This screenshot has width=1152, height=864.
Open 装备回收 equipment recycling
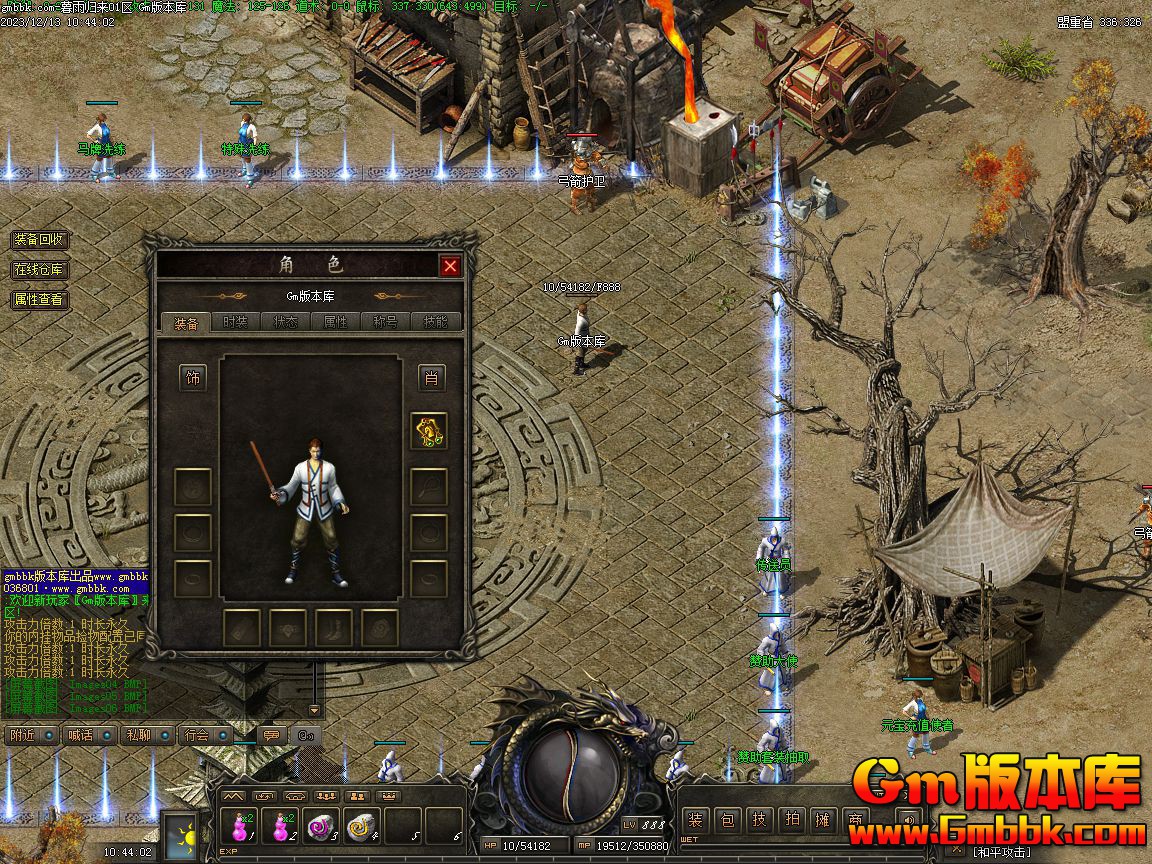coord(40,240)
